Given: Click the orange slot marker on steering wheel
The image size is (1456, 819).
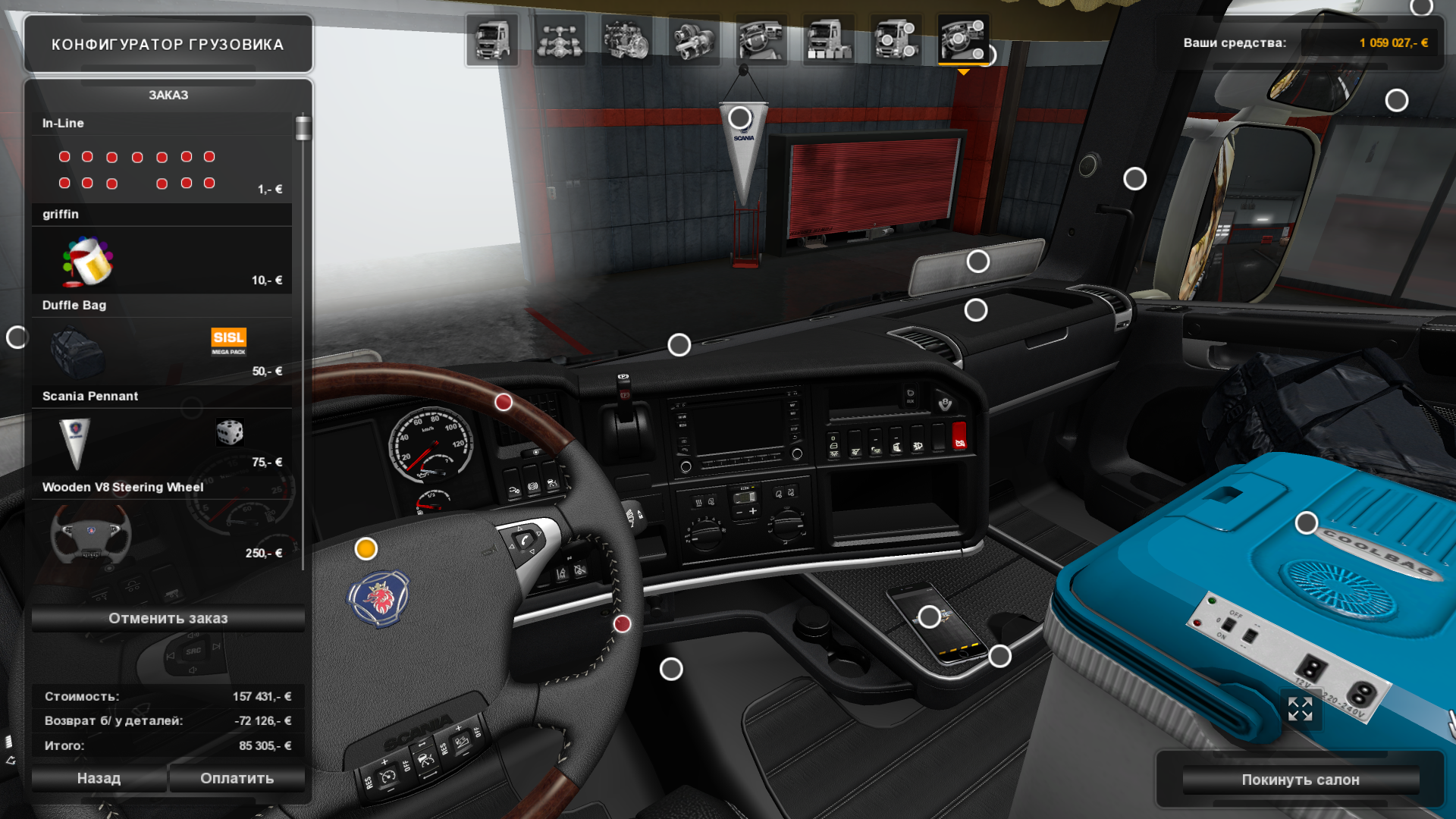Looking at the screenshot, I should (366, 548).
